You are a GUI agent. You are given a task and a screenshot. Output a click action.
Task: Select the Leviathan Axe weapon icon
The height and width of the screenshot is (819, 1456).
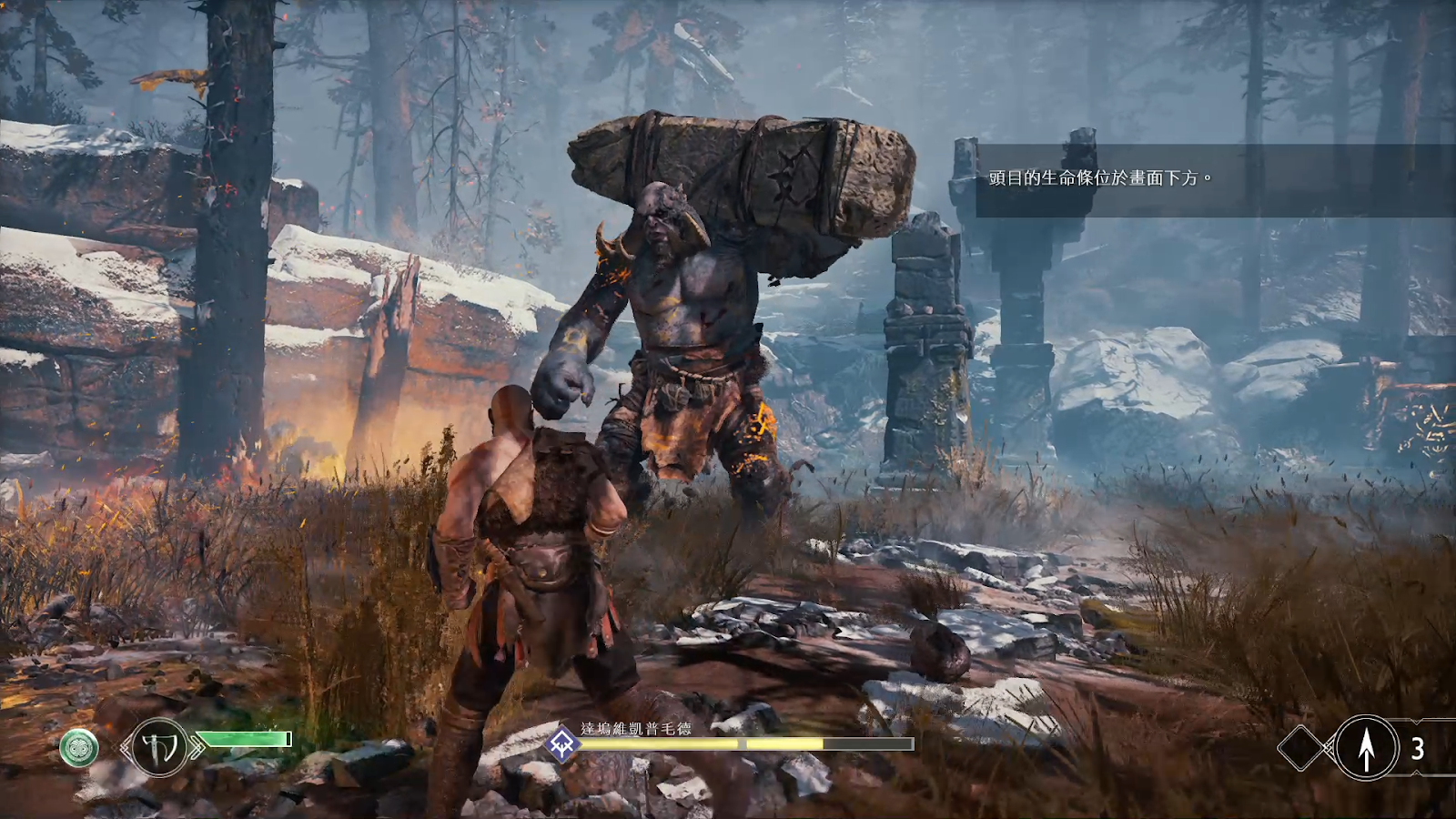click(160, 747)
